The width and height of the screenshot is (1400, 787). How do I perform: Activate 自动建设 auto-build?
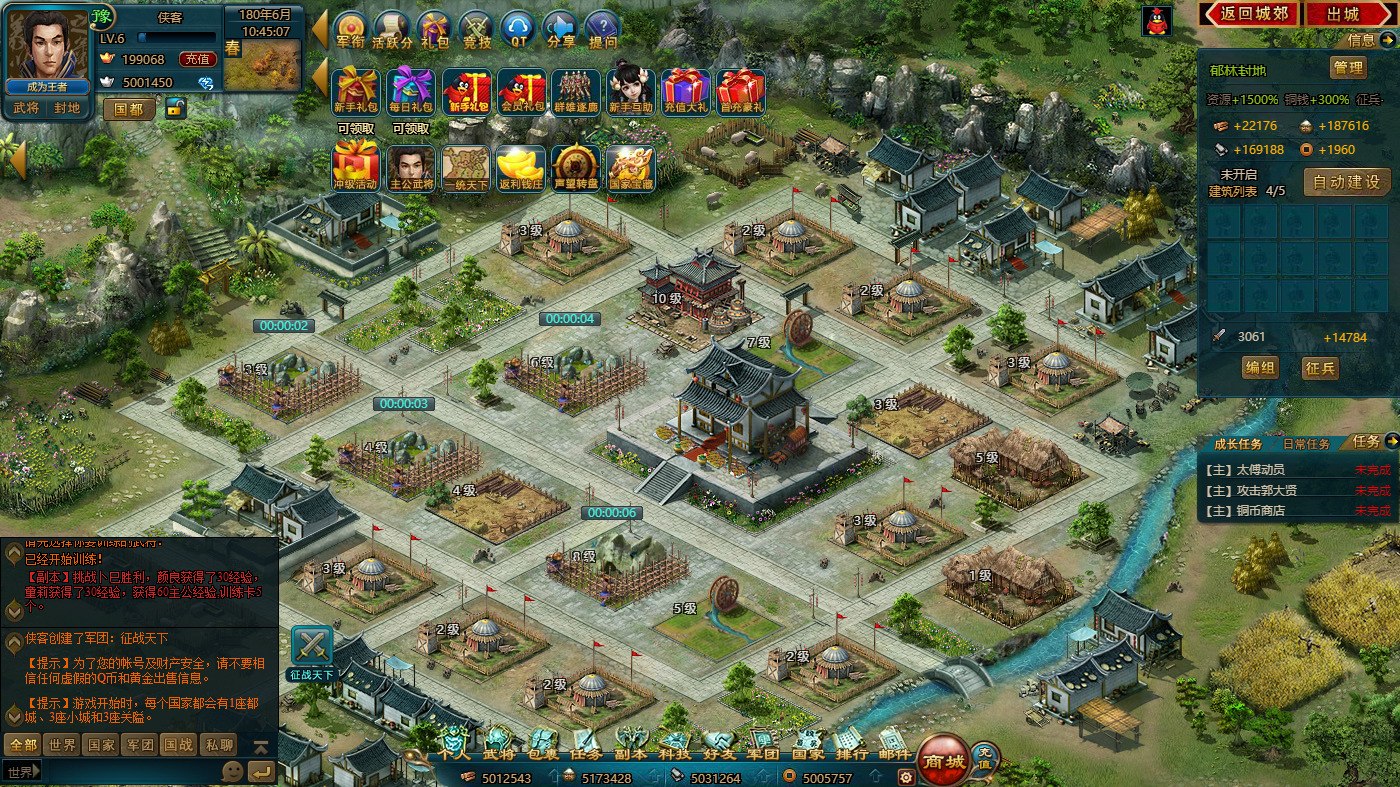point(1346,182)
